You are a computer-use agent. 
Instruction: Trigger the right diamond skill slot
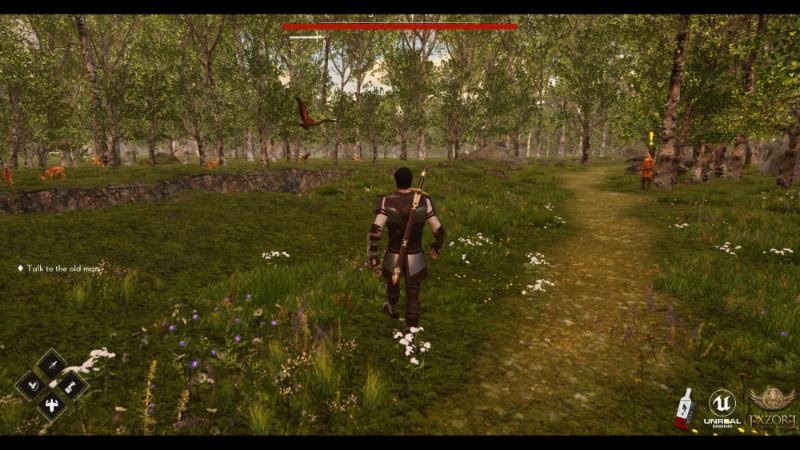click(x=72, y=384)
